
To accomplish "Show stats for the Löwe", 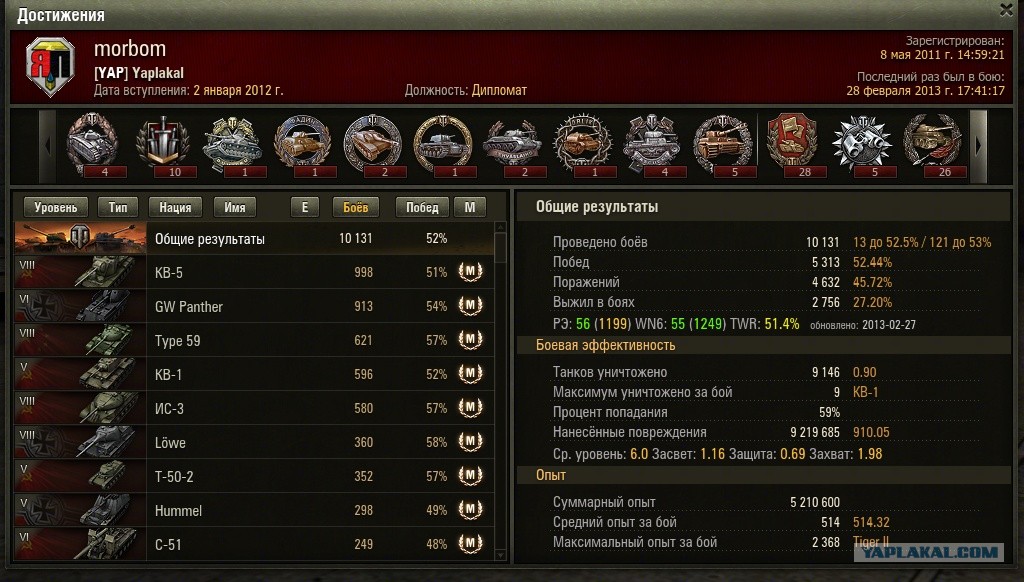I will point(255,443).
